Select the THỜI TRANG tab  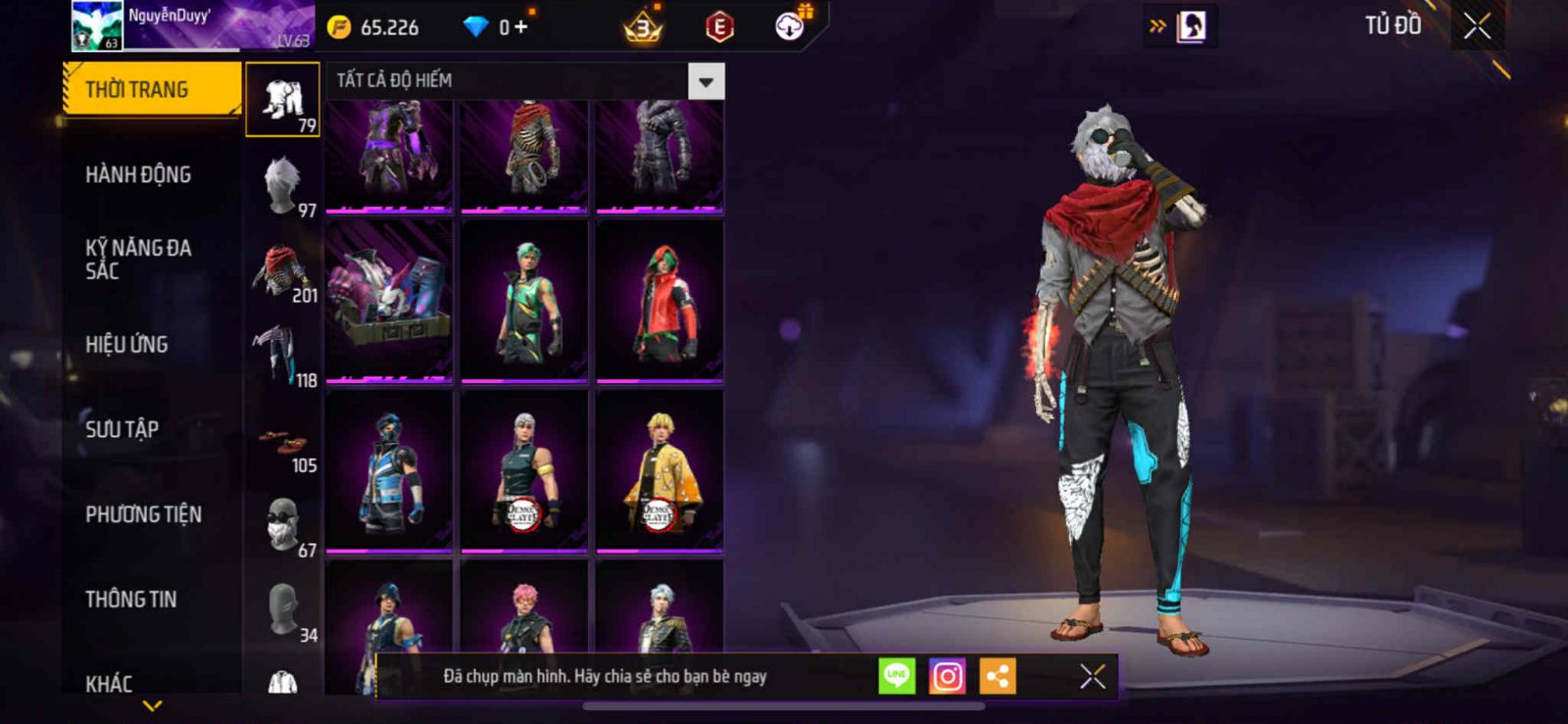[x=150, y=90]
